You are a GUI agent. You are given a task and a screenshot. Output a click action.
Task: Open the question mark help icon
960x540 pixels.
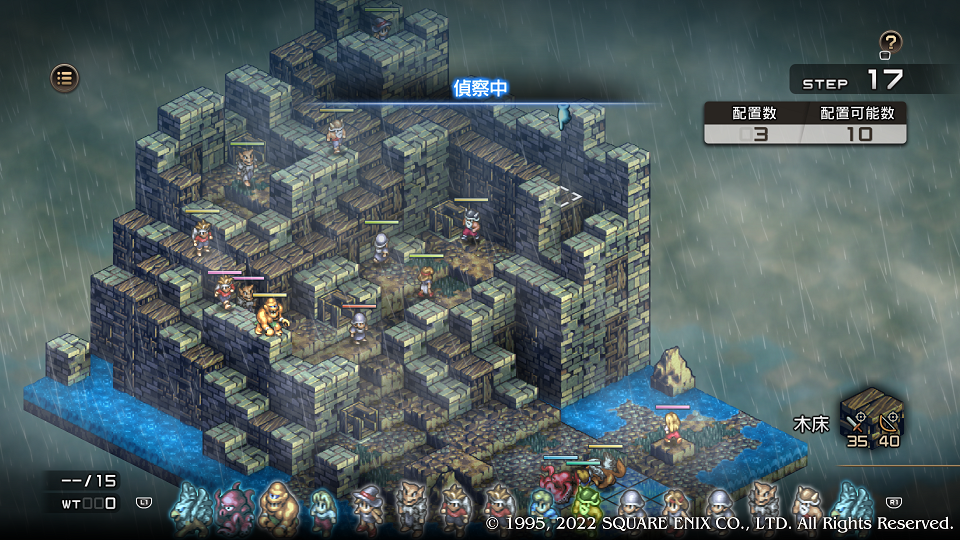(890, 42)
